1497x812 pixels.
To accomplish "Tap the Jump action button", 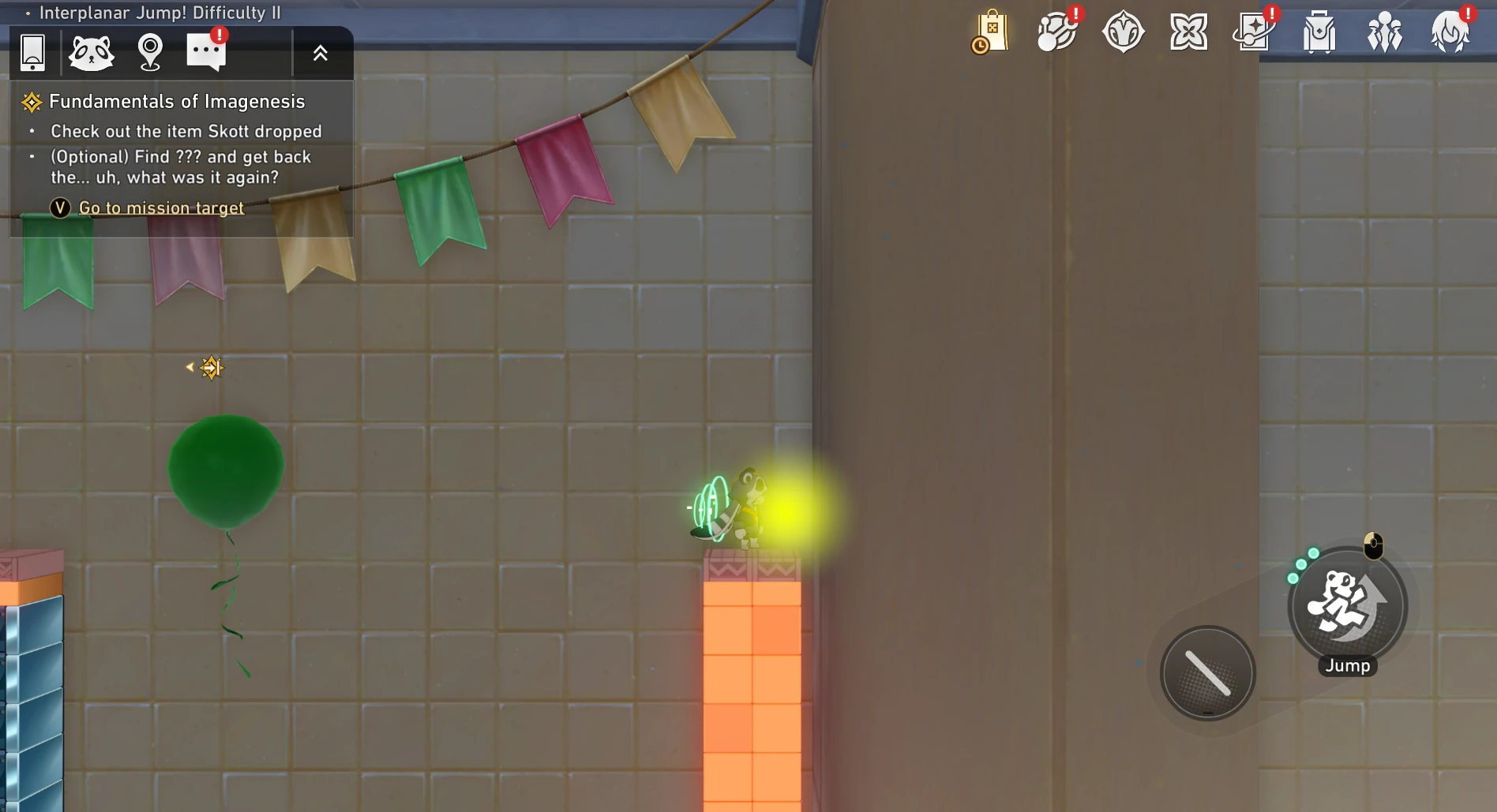I will click(1347, 607).
